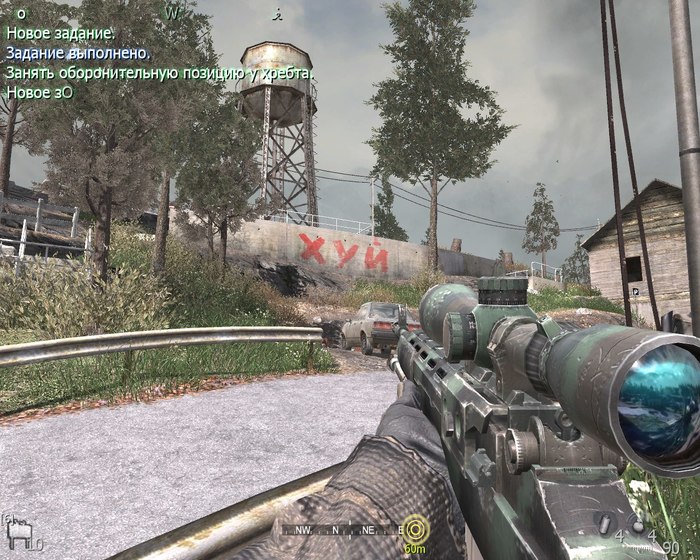This screenshot has height=560, width=700.
Task: Click the yellow objective marker on the compass
Action: (x=414, y=529)
